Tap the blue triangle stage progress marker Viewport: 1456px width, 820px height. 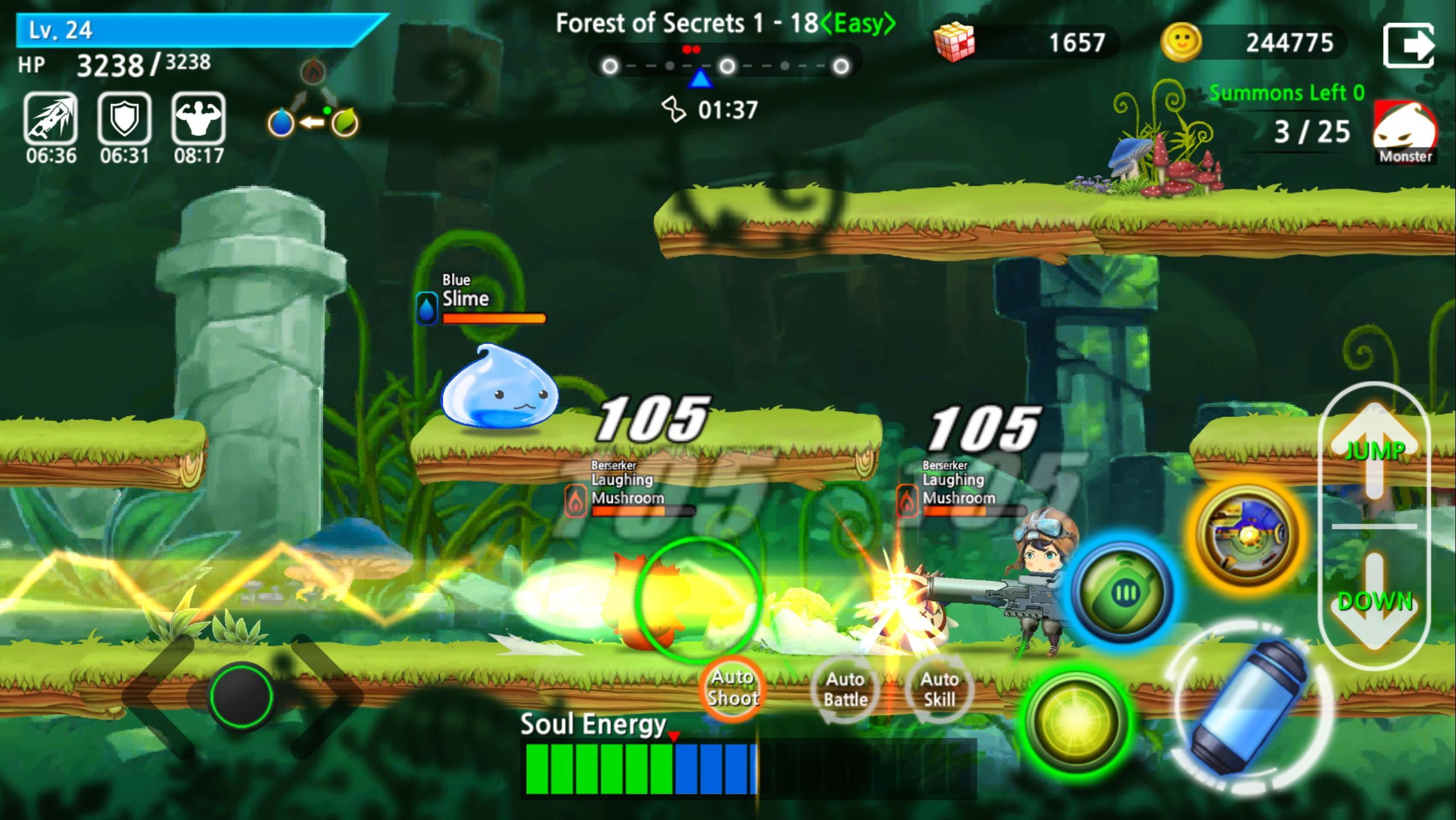700,80
